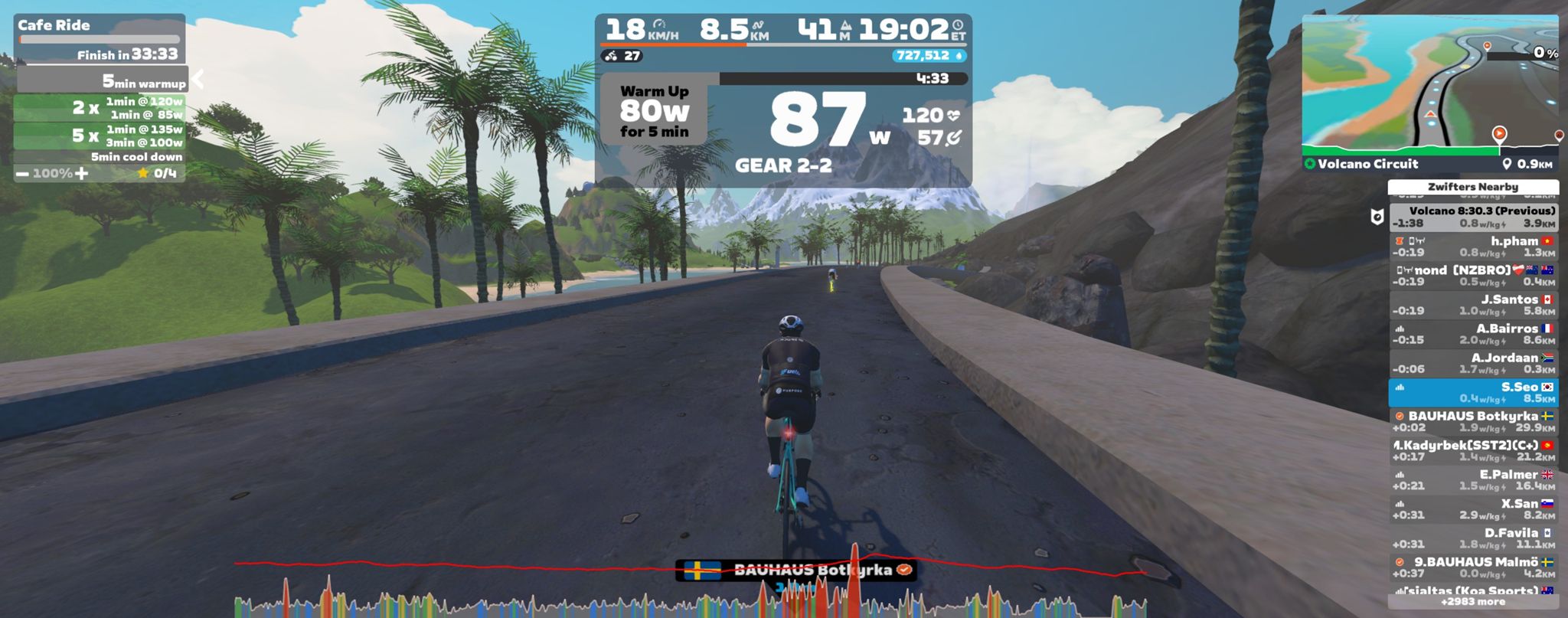Show the +2983 more riders

(x=1473, y=602)
